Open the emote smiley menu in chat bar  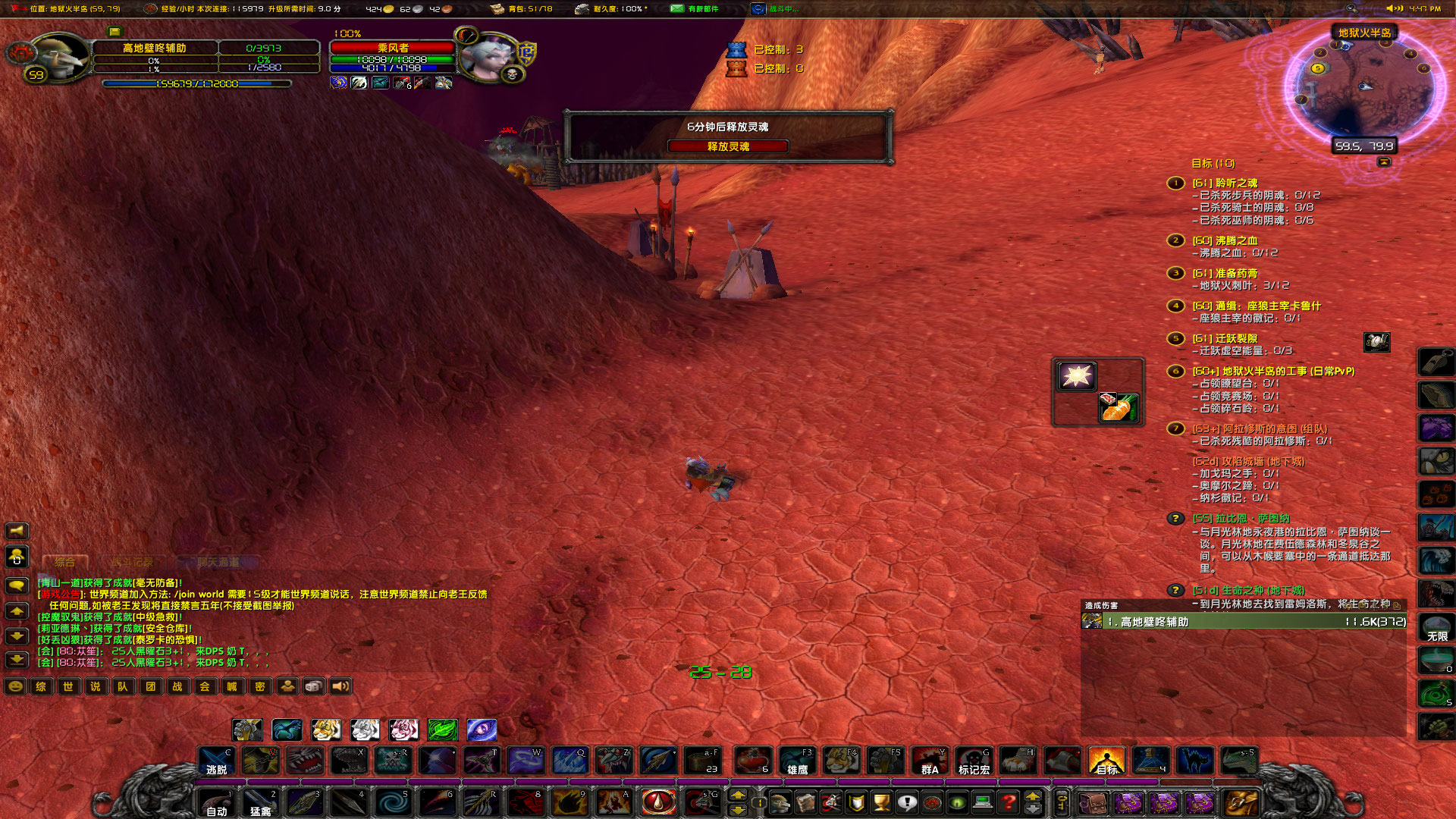pyautogui.click(x=14, y=686)
